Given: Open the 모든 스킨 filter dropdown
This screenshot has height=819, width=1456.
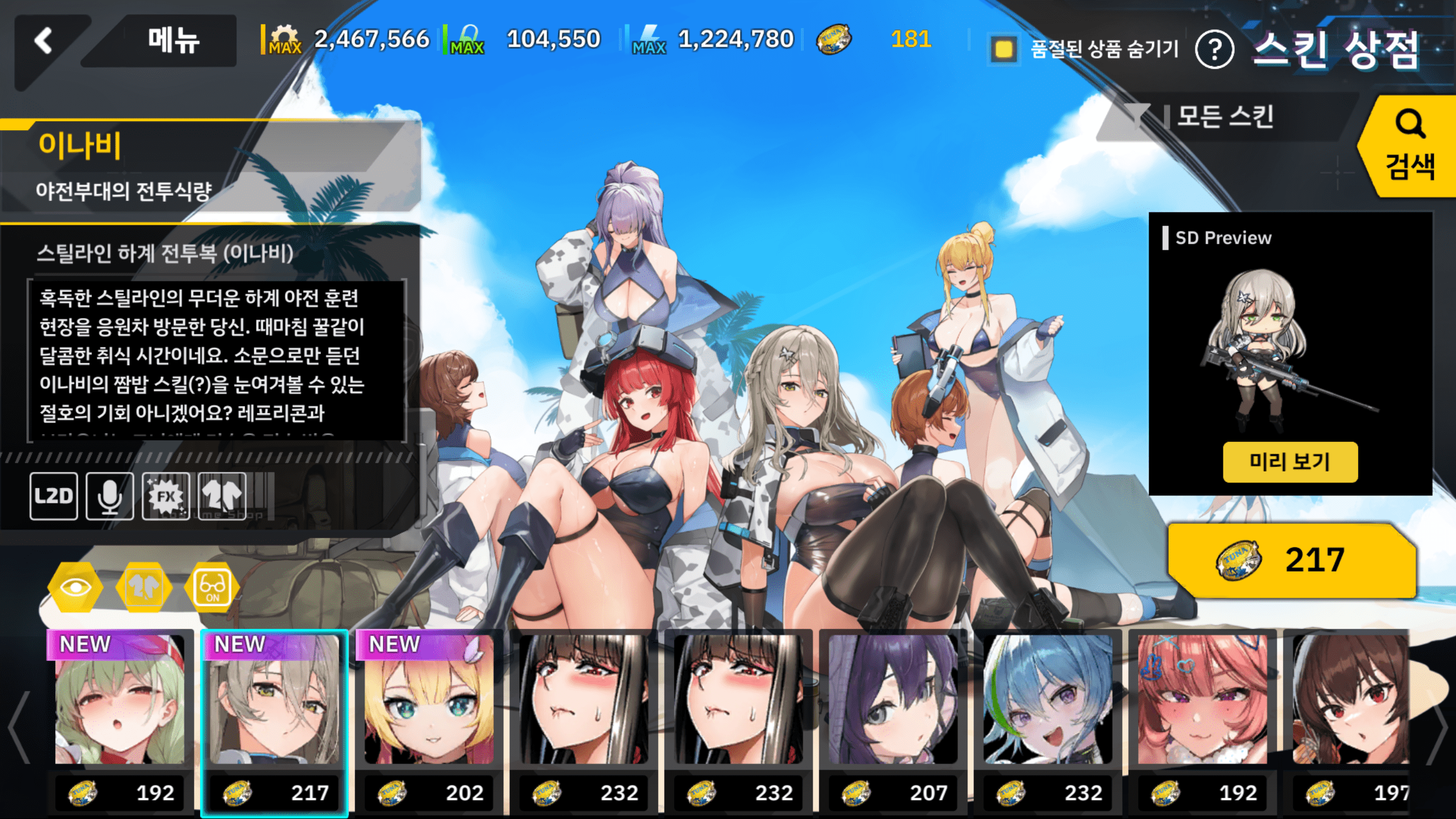Looking at the screenshot, I should click(1223, 117).
